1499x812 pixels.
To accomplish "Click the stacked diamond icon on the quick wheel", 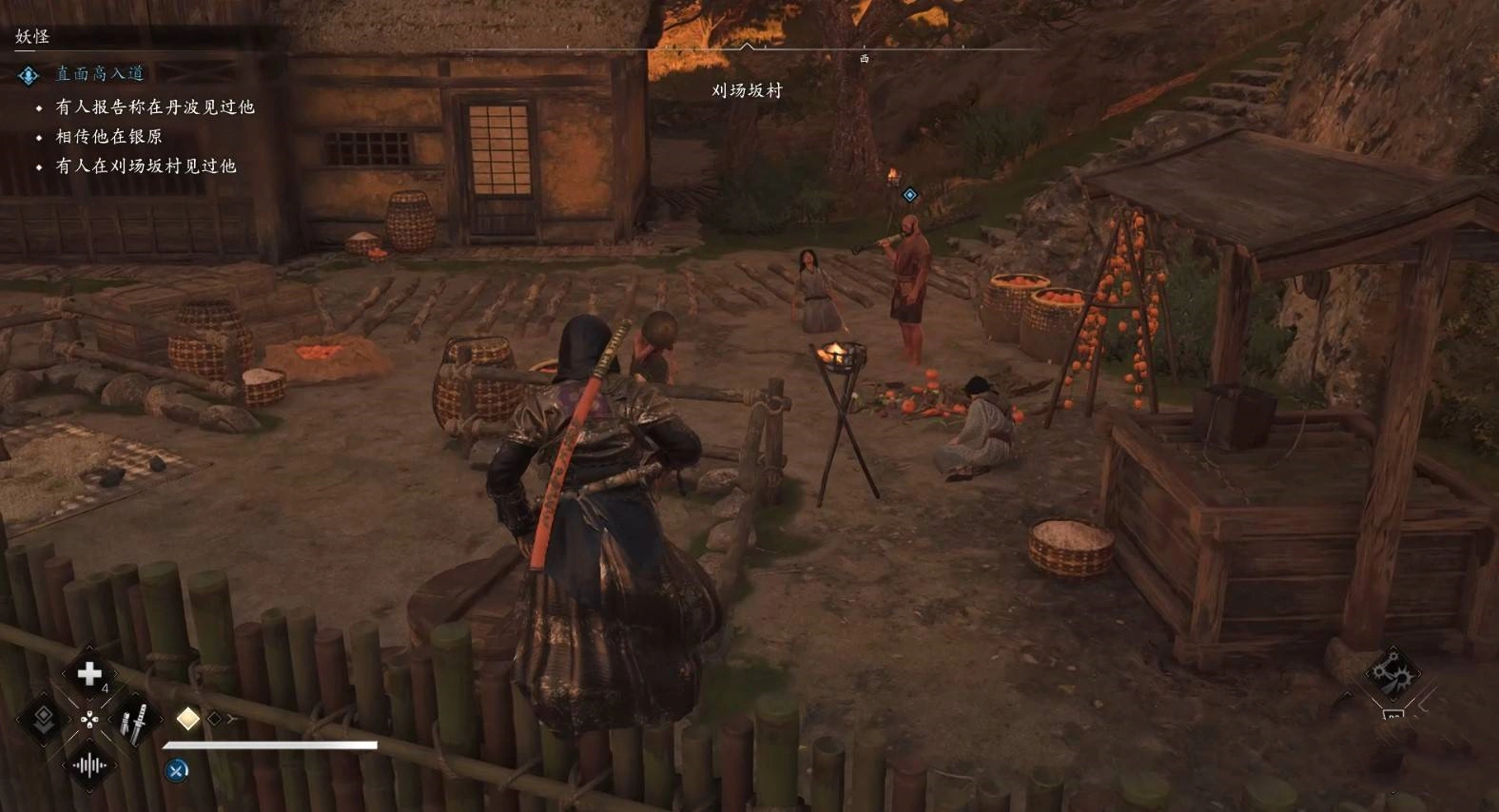I will click(x=44, y=718).
